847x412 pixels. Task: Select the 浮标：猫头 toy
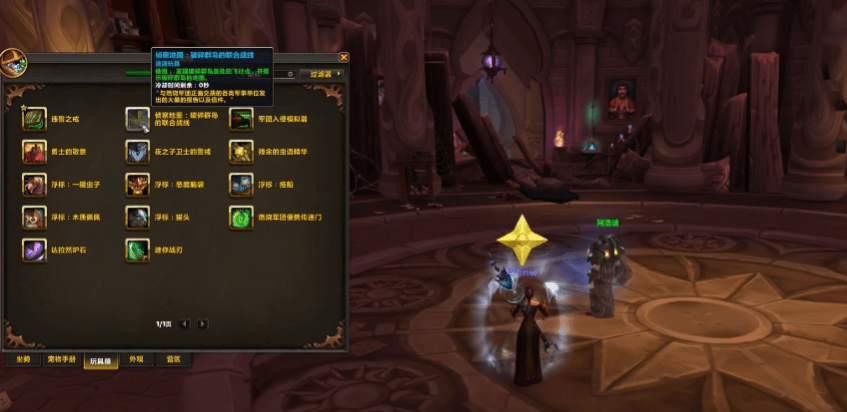[137, 217]
